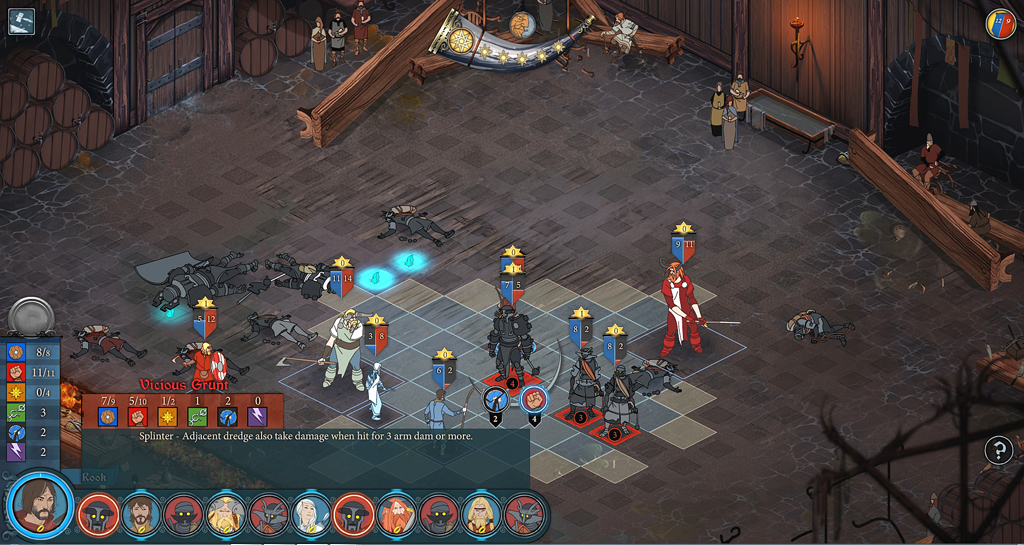Select the red-bearded varl's turn order portrait
1024x545 pixels.
[x=397, y=514]
